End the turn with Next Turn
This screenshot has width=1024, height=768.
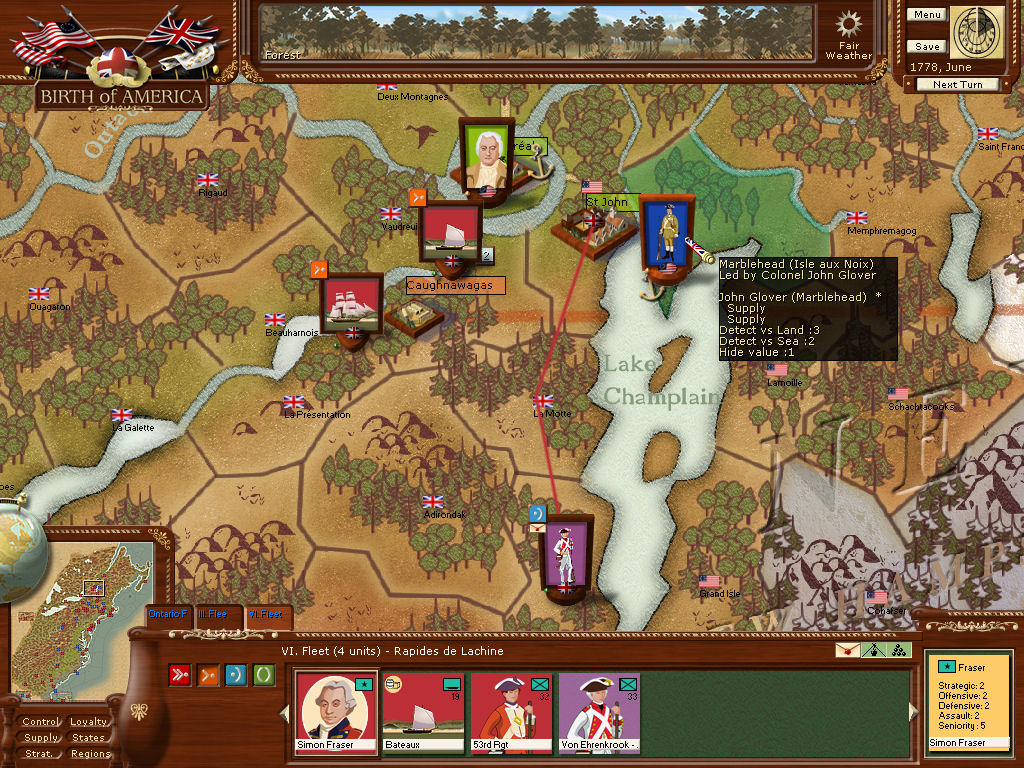957,85
